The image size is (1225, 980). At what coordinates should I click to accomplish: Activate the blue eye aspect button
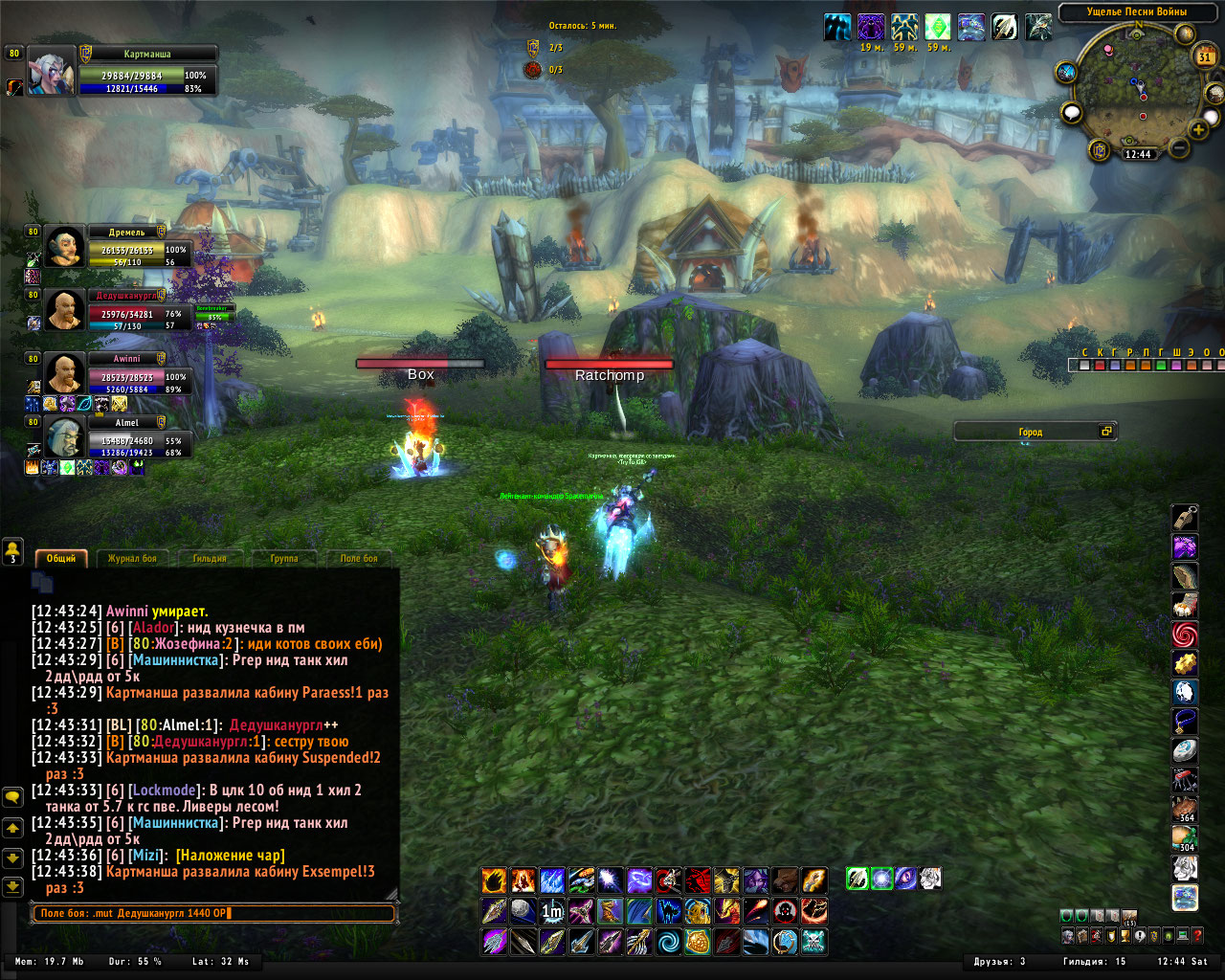905,878
